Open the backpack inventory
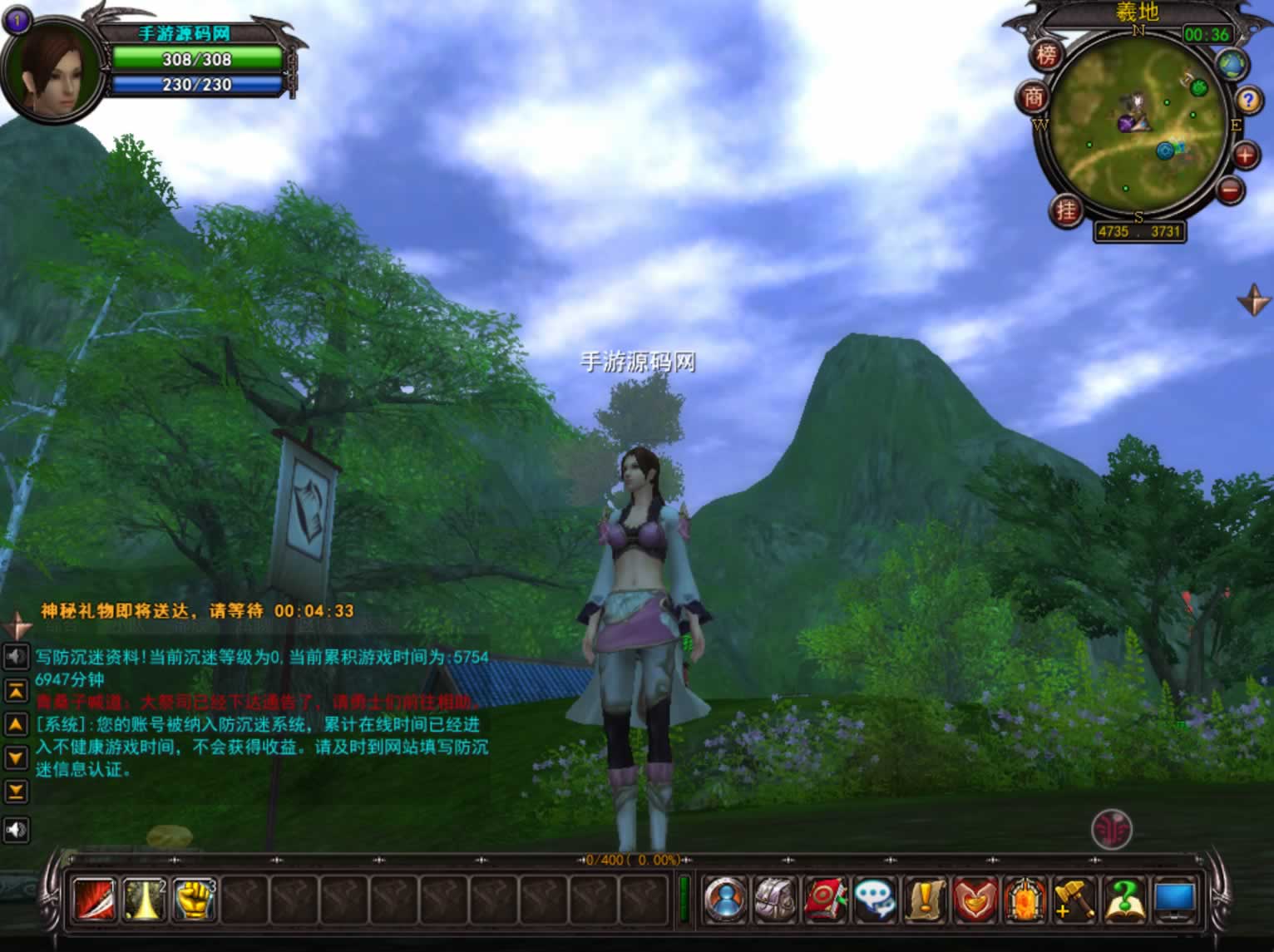 [775, 899]
